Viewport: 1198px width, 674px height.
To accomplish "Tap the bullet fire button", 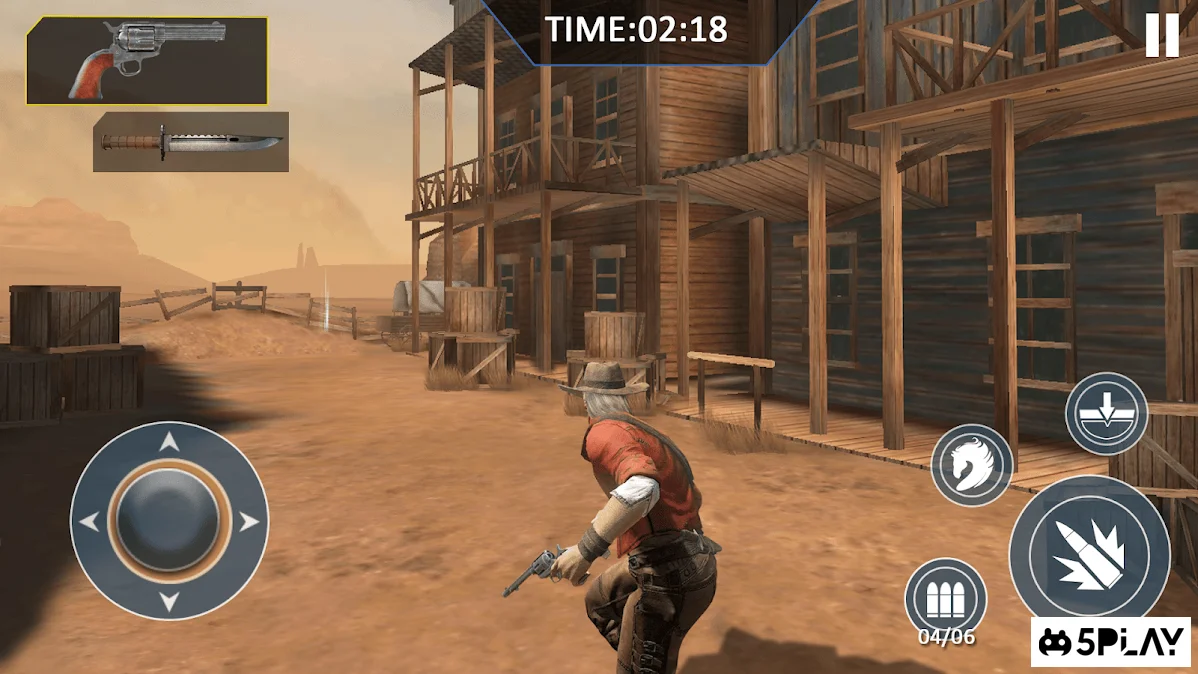I will click(x=1089, y=553).
